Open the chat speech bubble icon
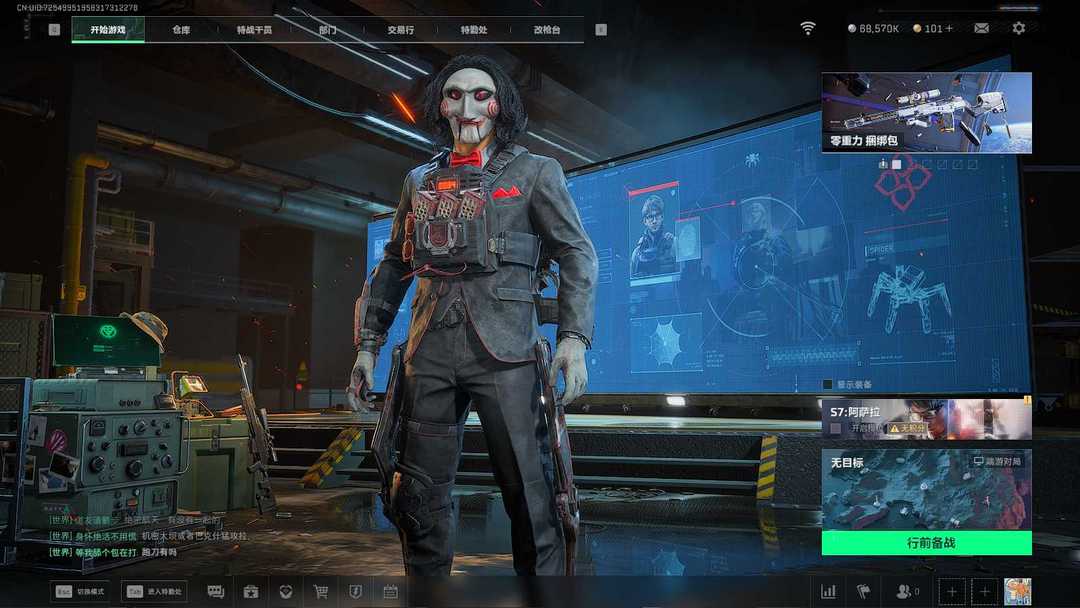The image size is (1080, 608). click(x=216, y=591)
